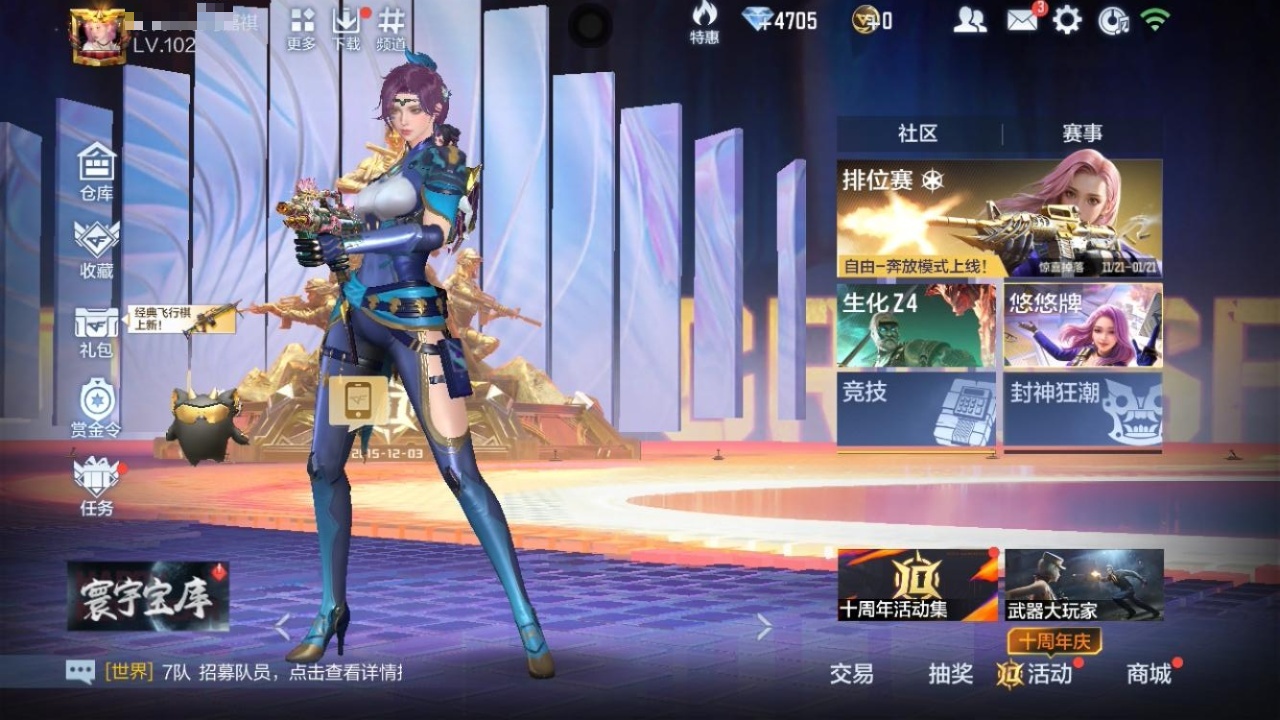Image resolution: width=1280 pixels, height=720 pixels.
Task: Switch to the 社区 community tab
Action: (x=915, y=131)
